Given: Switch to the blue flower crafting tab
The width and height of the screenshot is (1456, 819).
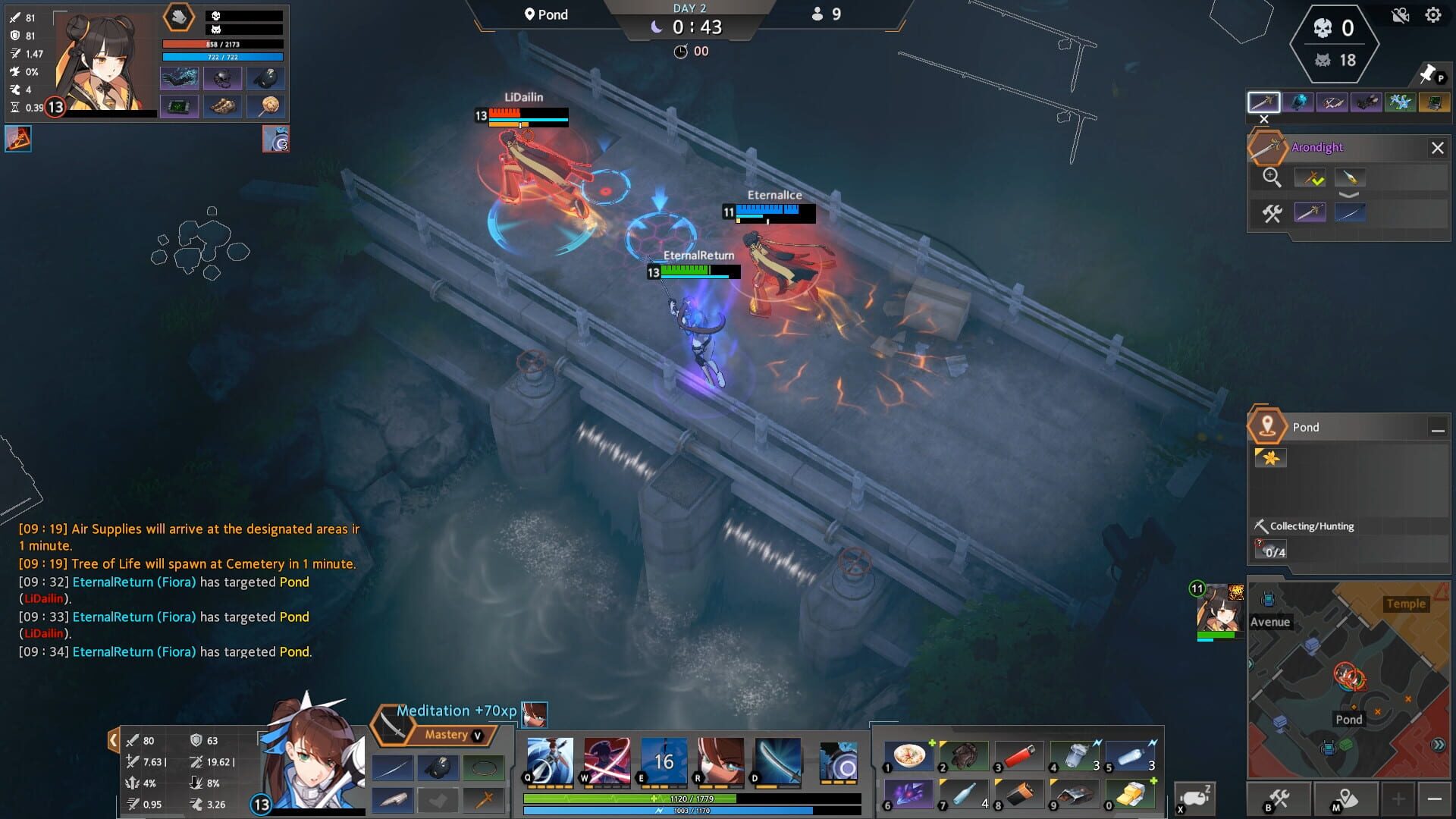Looking at the screenshot, I should coord(1401,102).
